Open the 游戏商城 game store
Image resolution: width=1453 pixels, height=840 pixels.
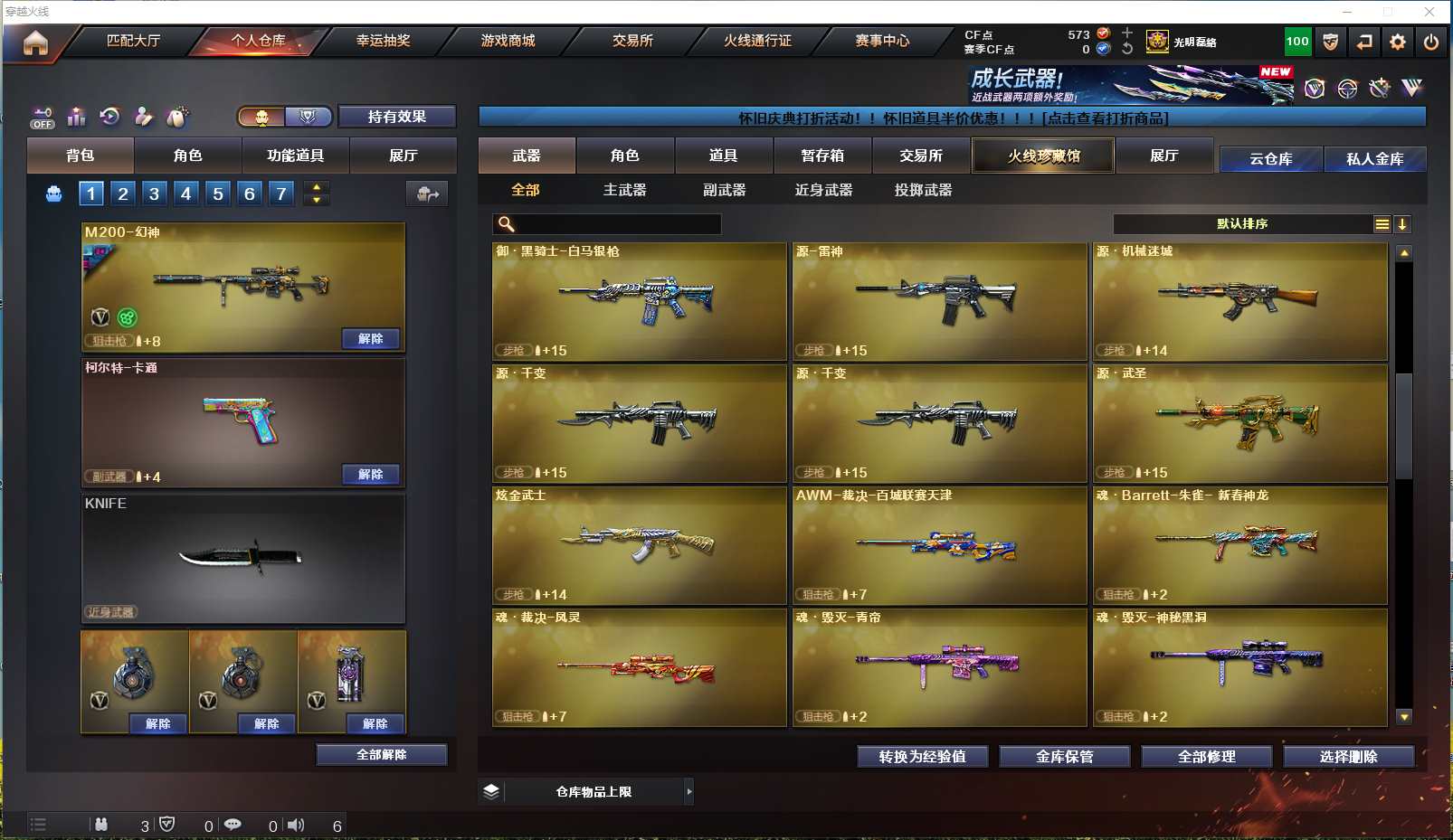tap(508, 41)
